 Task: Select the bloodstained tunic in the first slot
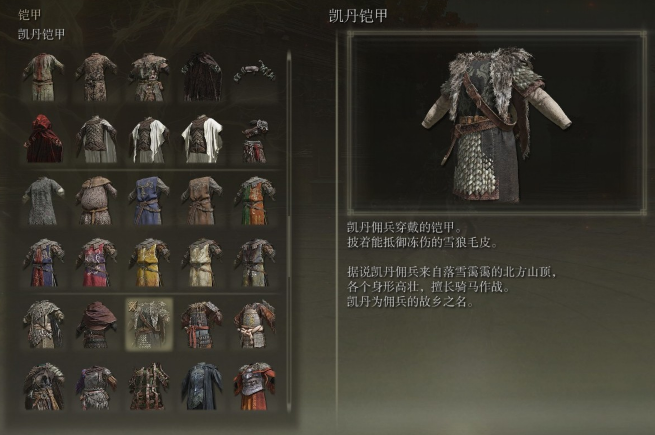pyautogui.click(x=44, y=76)
